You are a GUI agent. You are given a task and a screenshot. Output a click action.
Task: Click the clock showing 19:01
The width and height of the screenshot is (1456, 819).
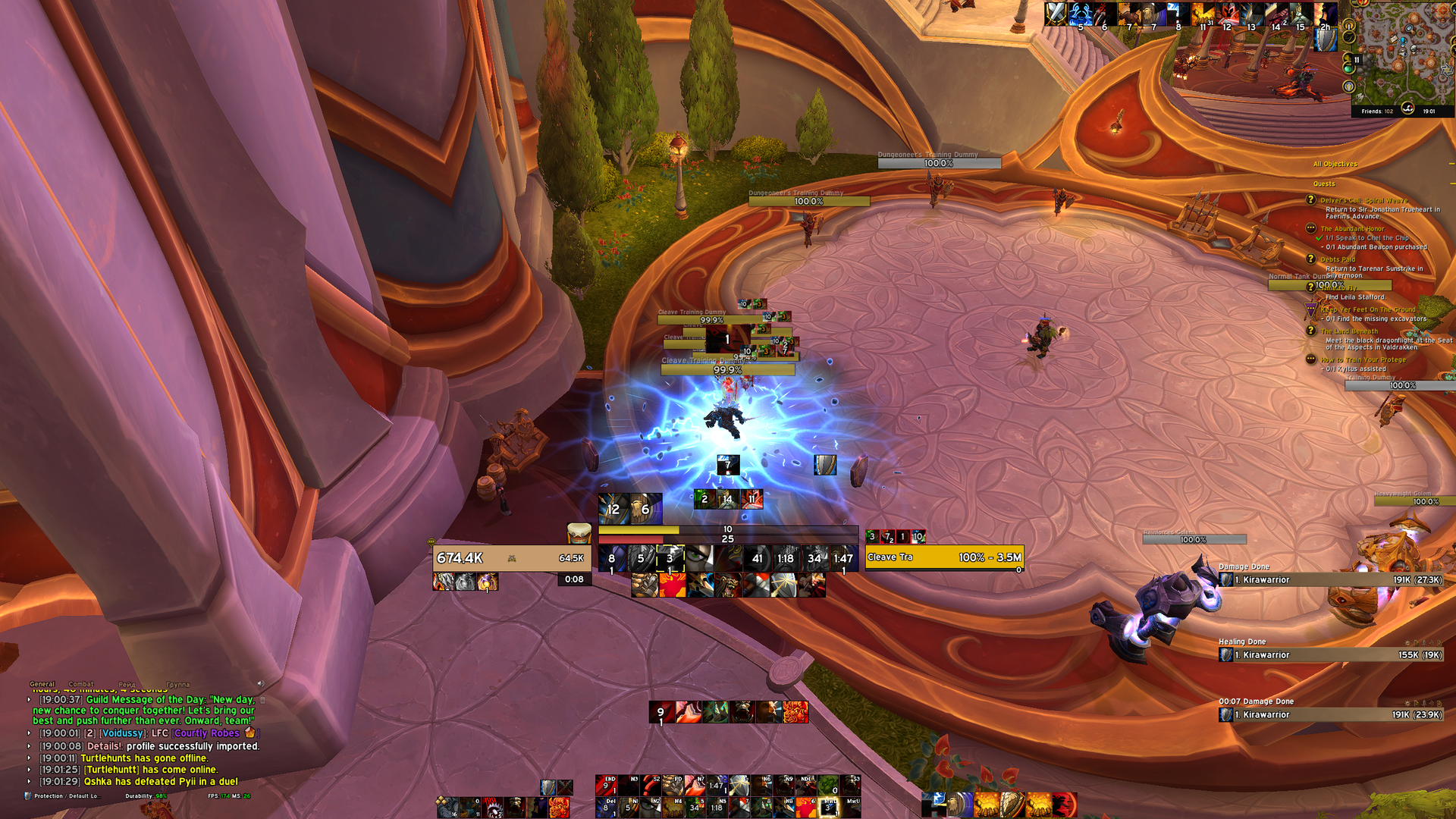[x=1429, y=111]
